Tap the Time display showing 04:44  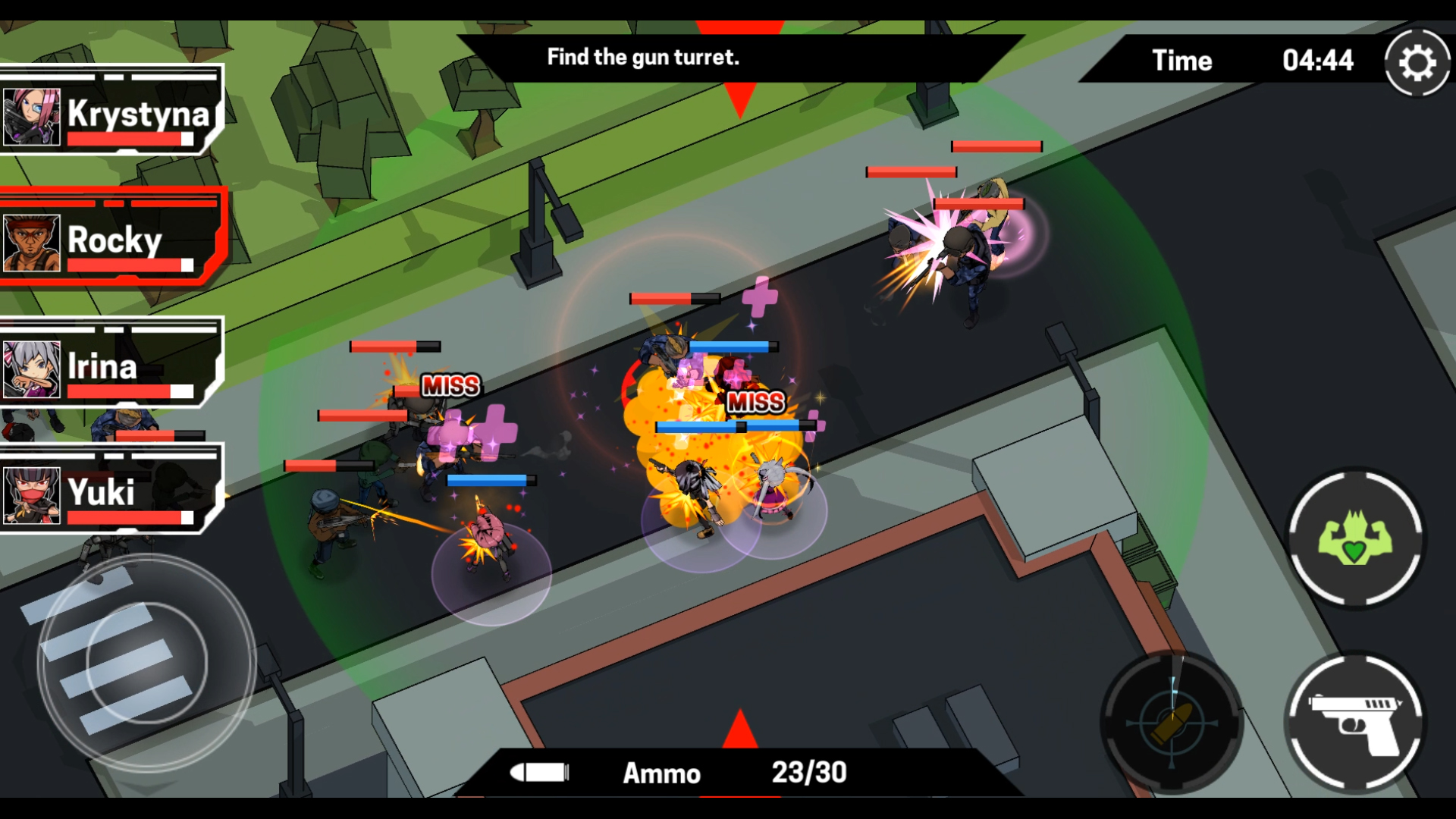click(x=1251, y=61)
